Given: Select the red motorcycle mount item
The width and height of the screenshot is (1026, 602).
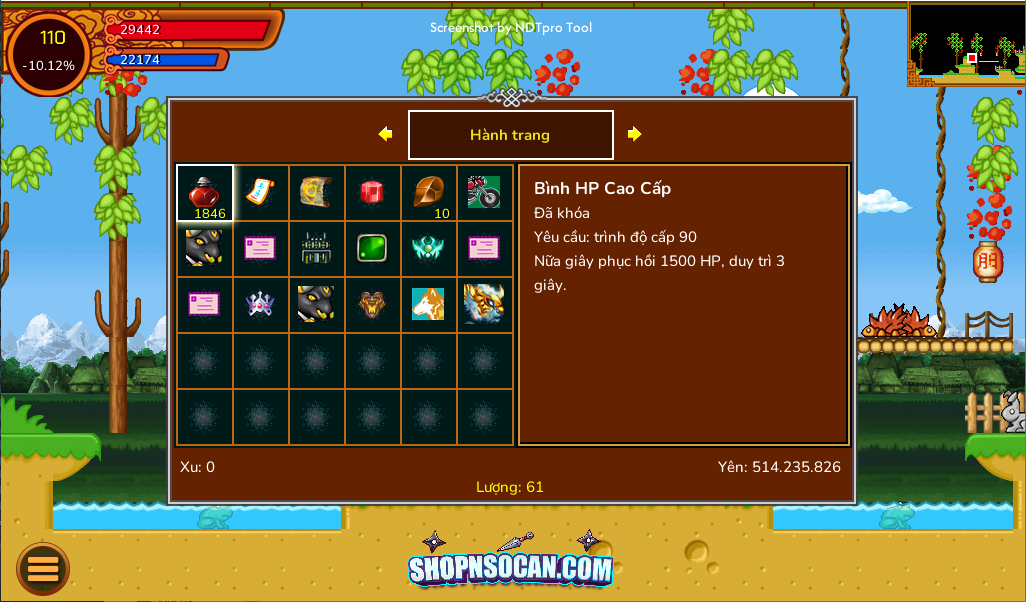Looking at the screenshot, I should [484, 192].
